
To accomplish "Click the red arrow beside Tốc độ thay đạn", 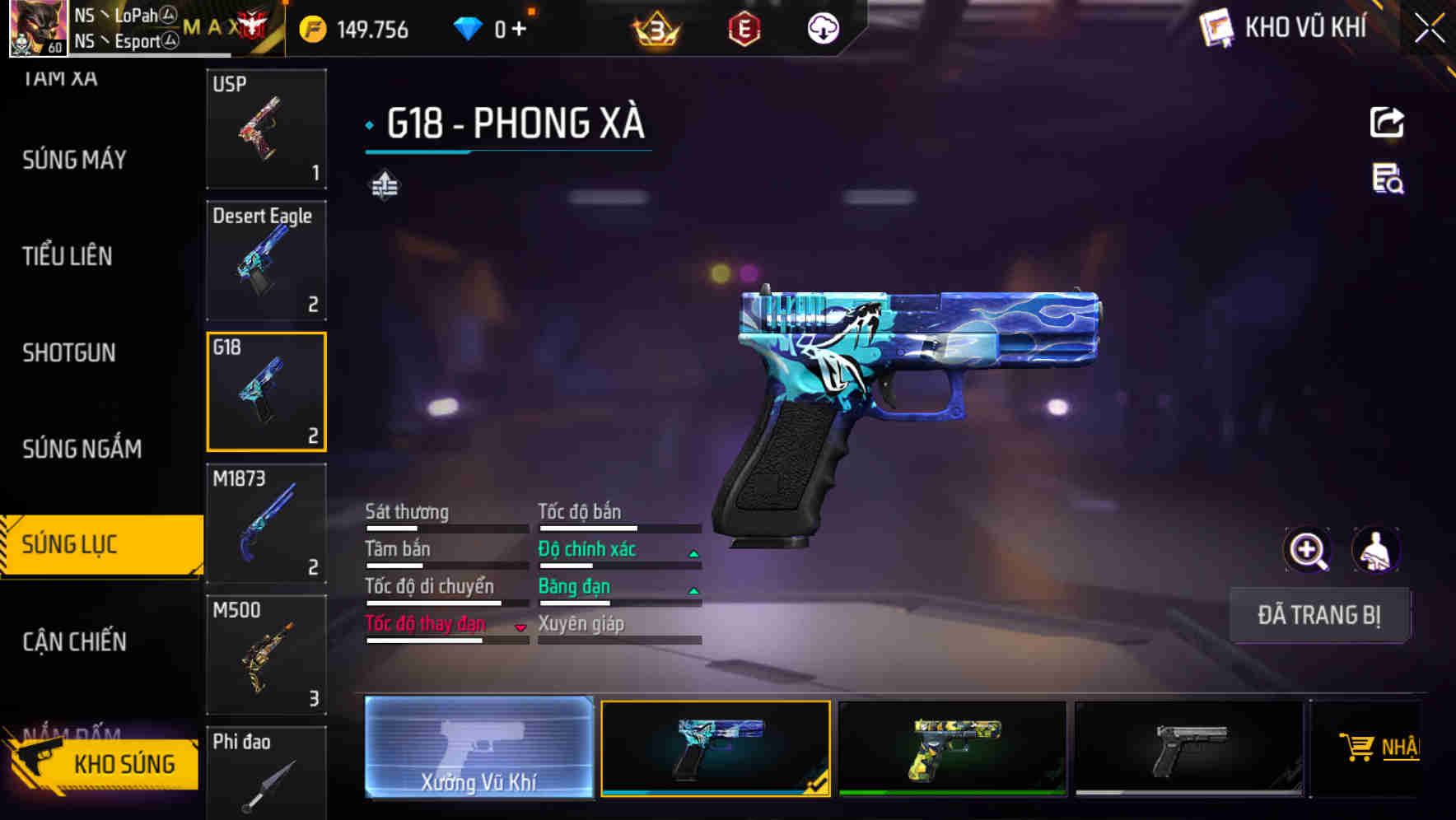I will [520, 626].
